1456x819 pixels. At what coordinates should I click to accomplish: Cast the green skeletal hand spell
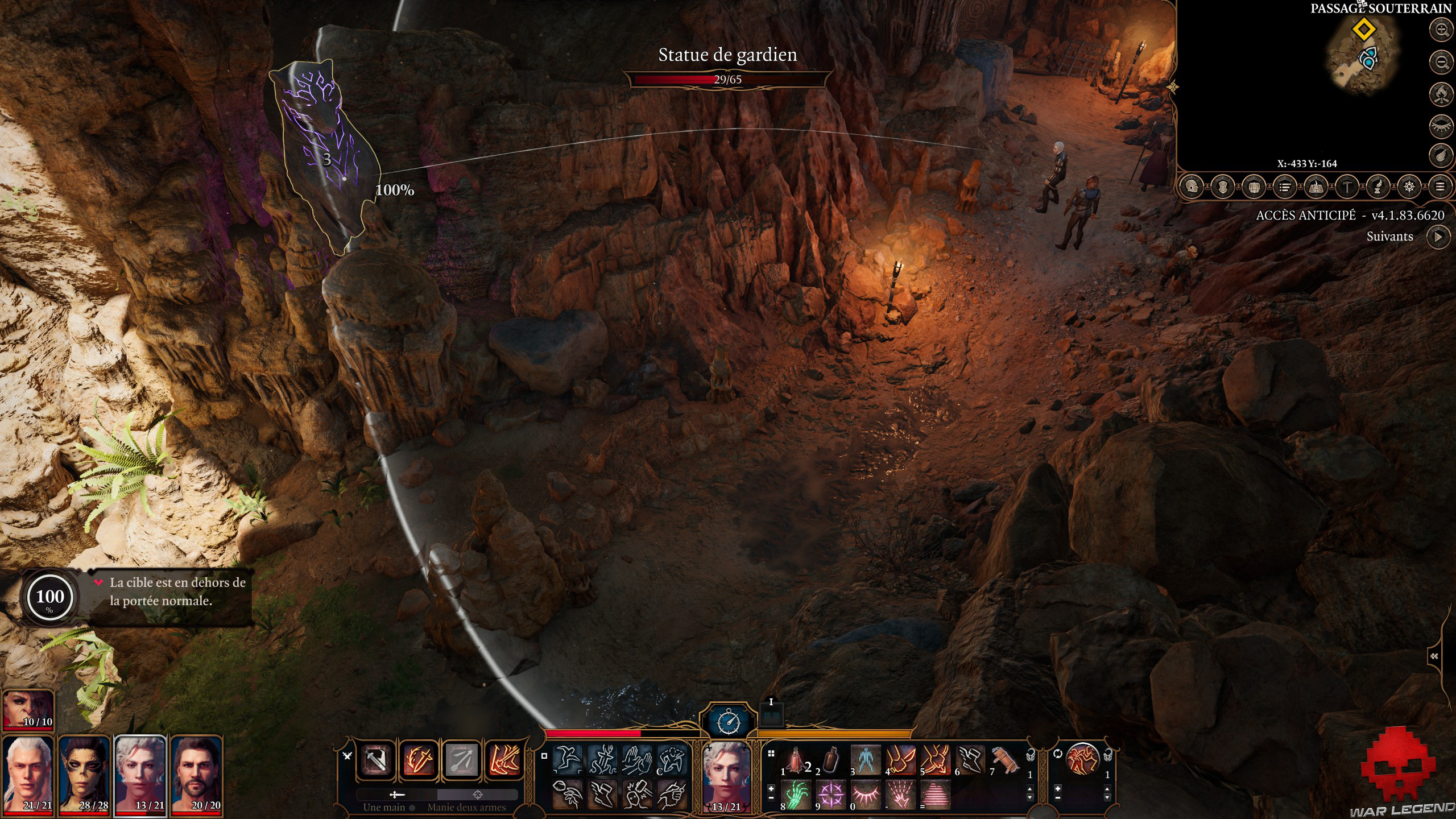tap(796, 794)
